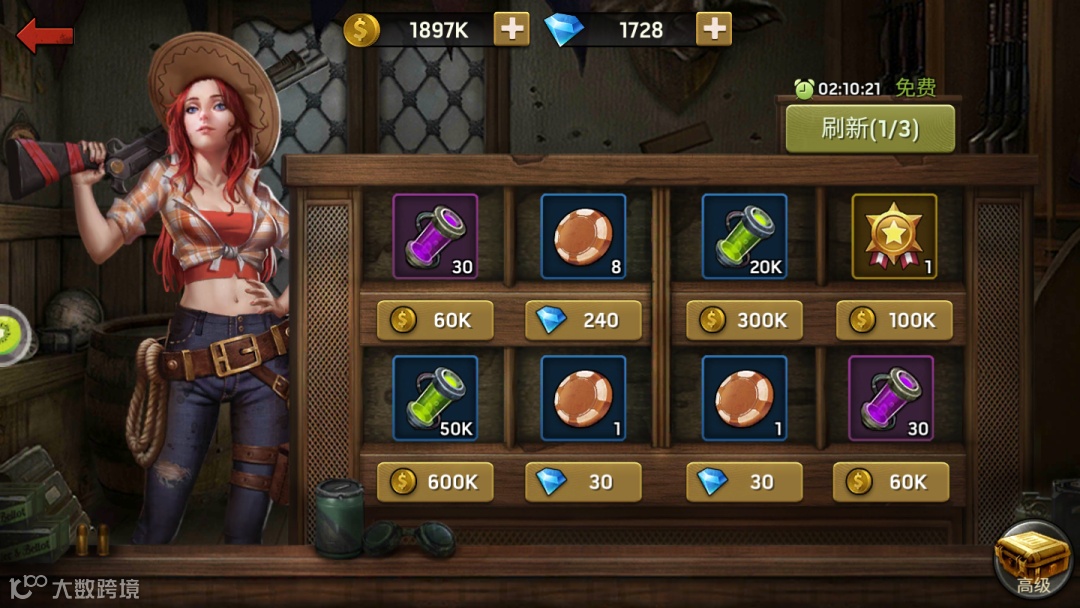This screenshot has width=1080, height=608.
Task: Select the 20K green canister item
Action: point(744,236)
